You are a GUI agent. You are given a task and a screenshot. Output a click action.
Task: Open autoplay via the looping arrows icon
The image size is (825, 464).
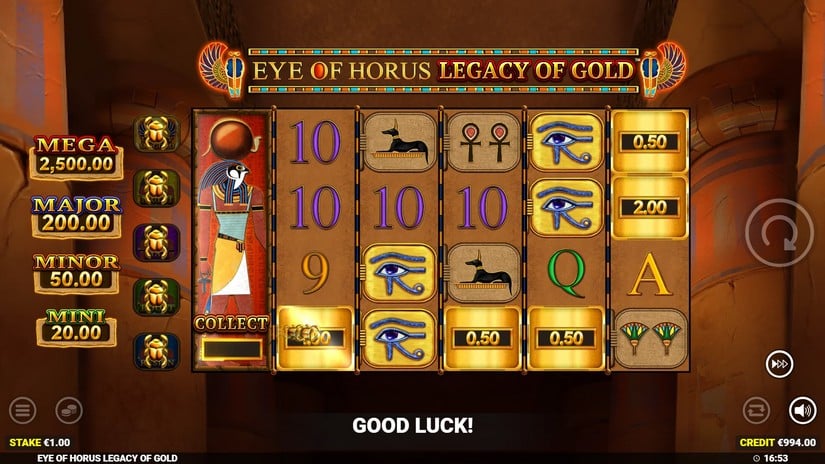(x=757, y=409)
